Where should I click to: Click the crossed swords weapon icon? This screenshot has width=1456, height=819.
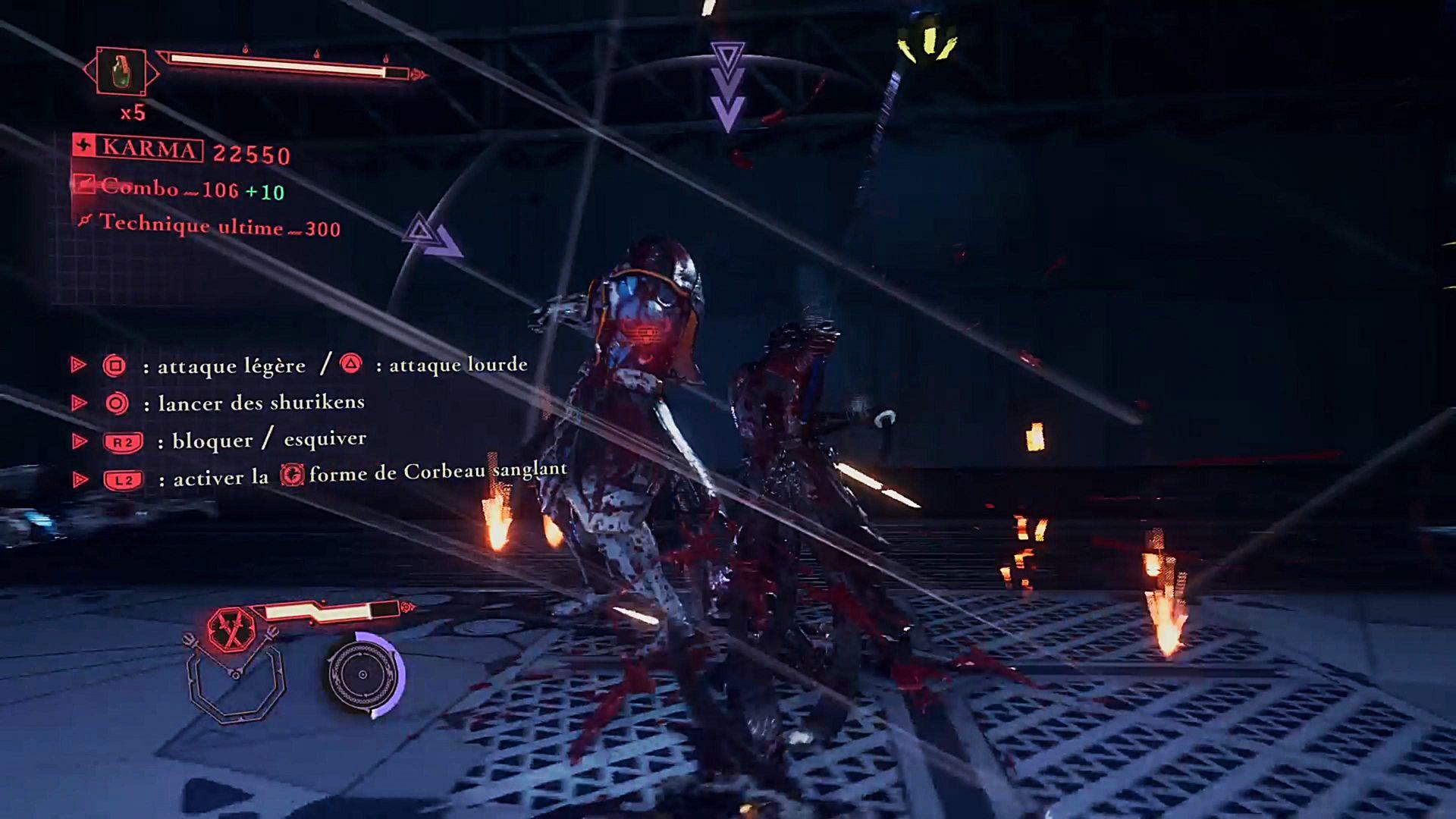[x=230, y=629]
